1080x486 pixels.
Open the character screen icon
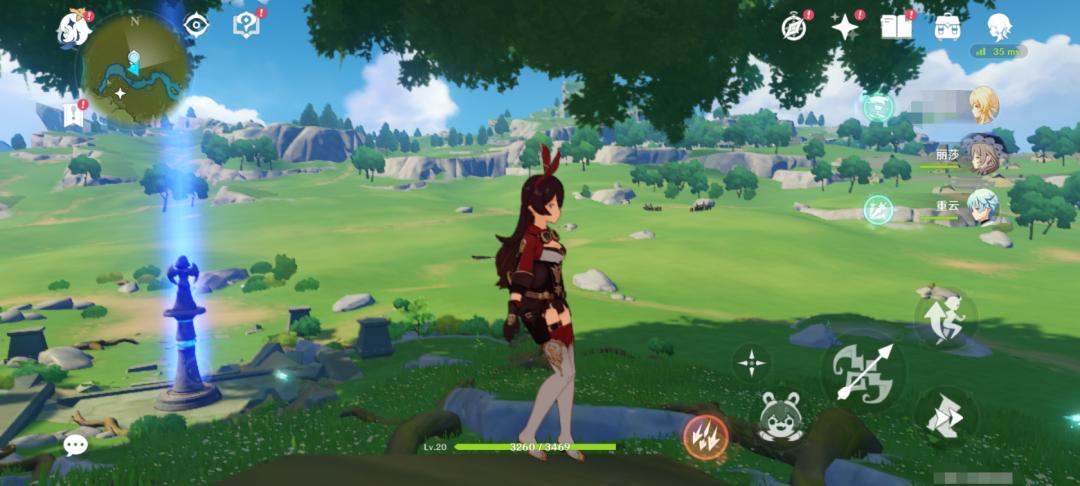pyautogui.click(x=998, y=26)
